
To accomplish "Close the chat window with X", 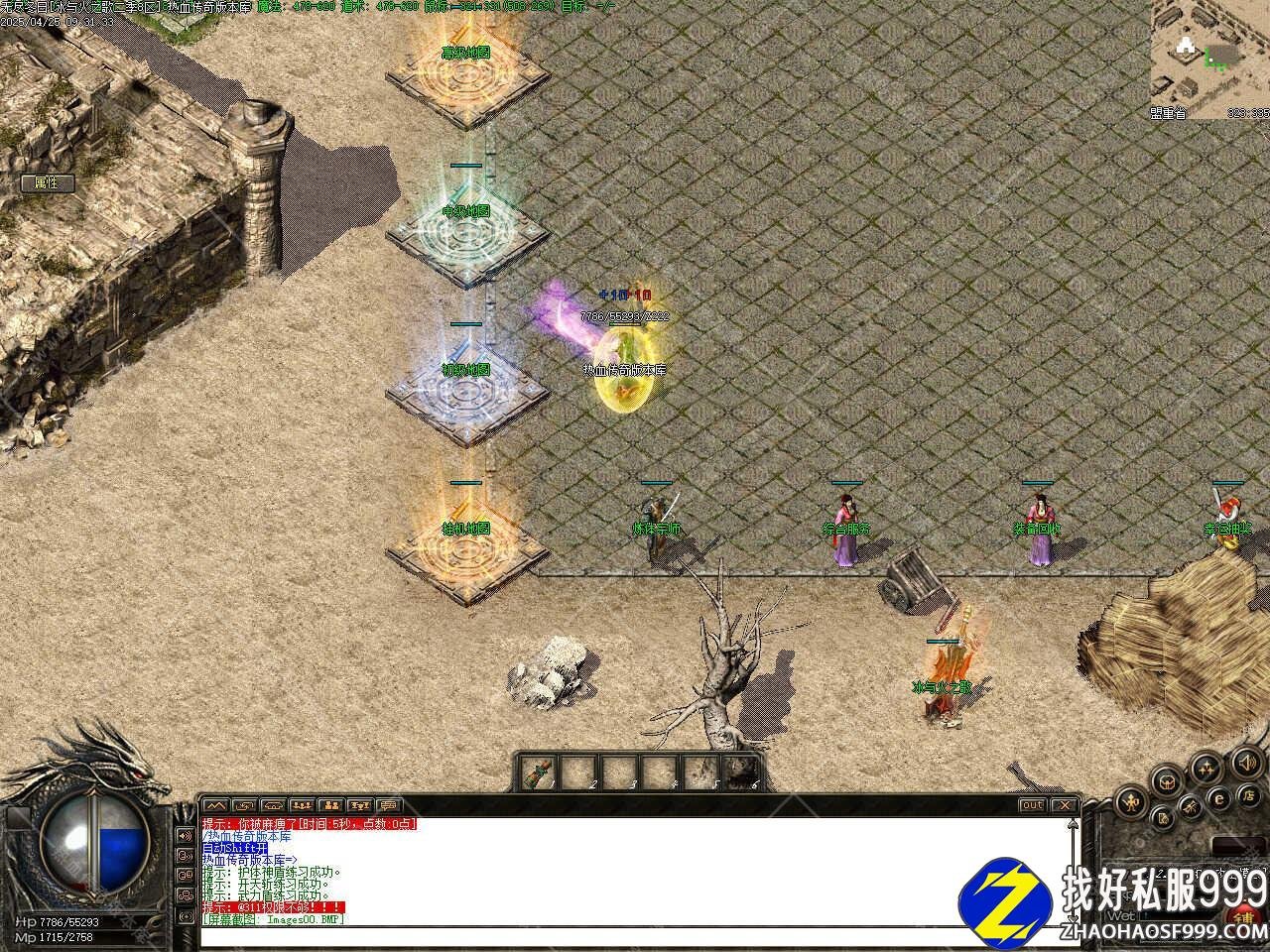I will pos(1064,805).
